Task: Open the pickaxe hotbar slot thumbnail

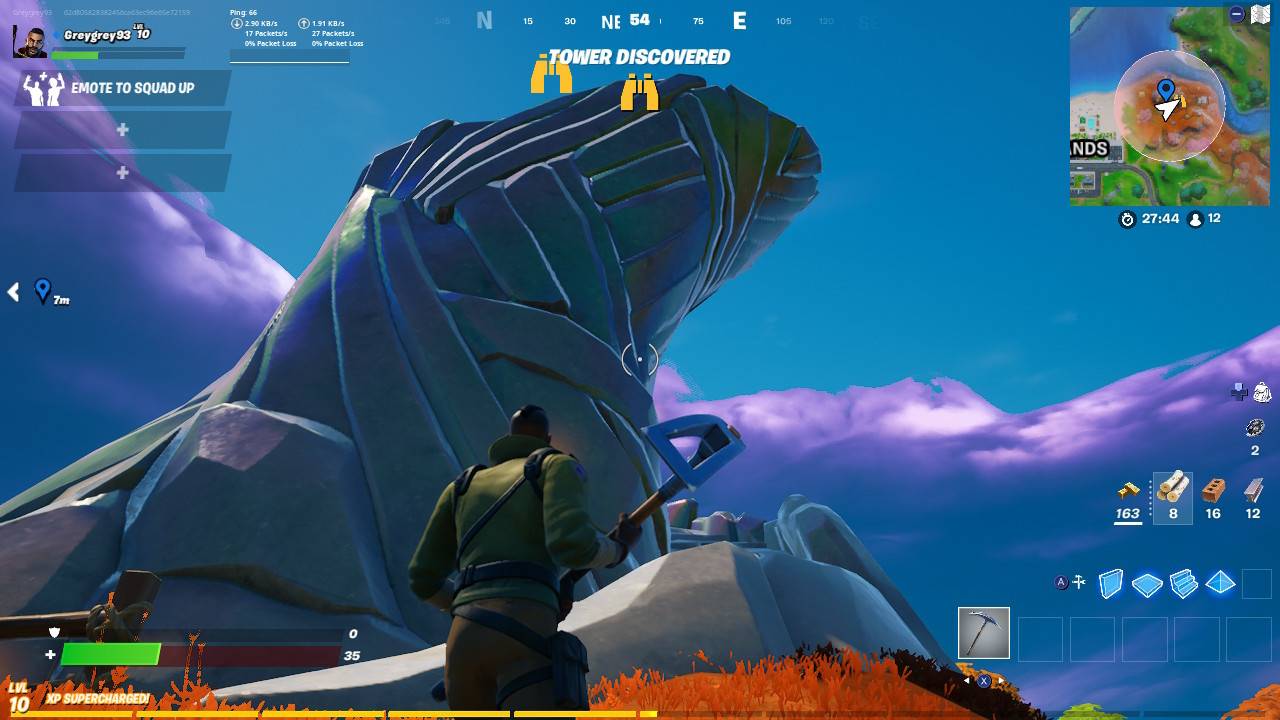Action: coord(983,634)
